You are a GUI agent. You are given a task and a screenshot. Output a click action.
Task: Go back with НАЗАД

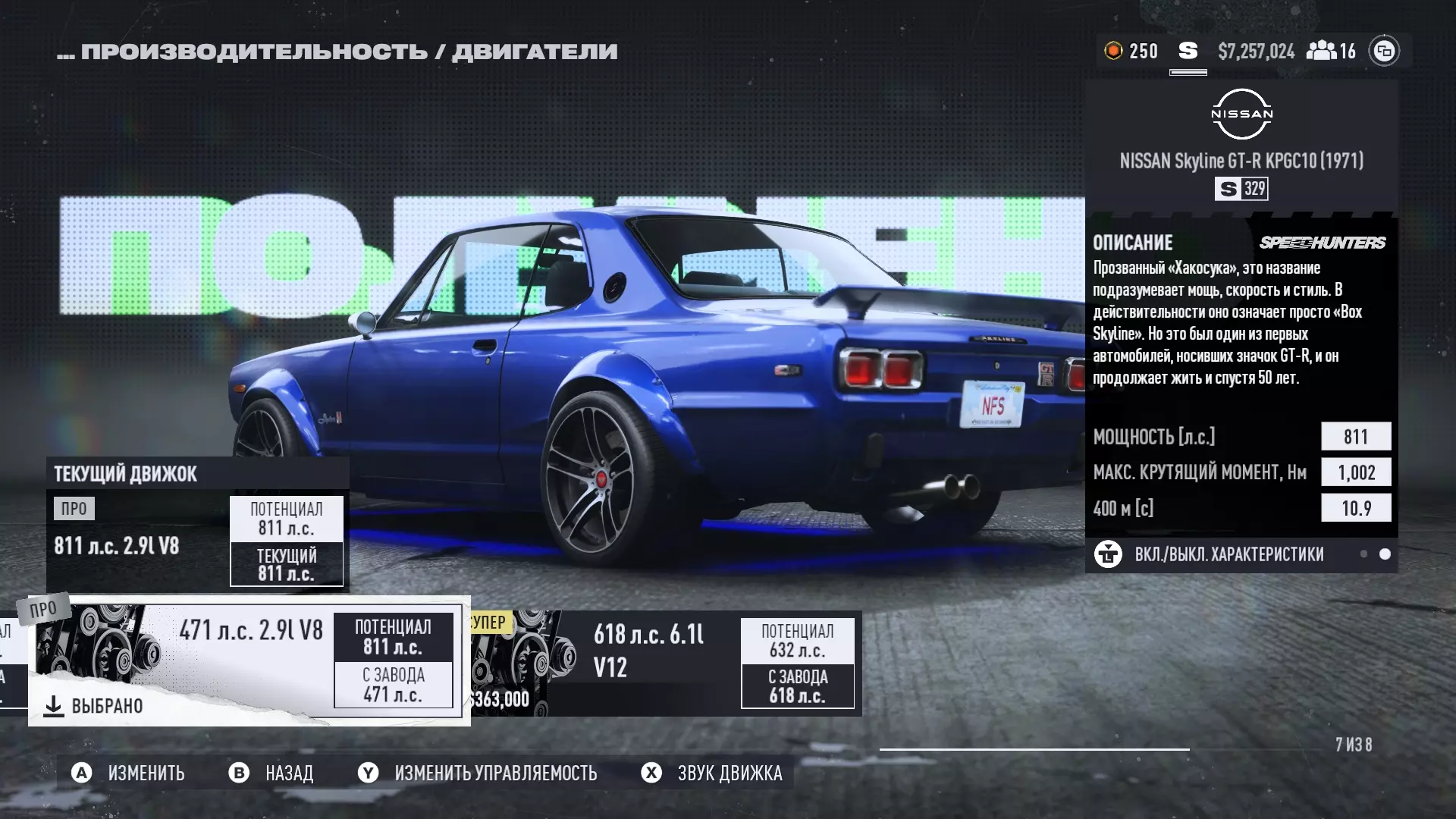pyautogui.click(x=271, y=773)
